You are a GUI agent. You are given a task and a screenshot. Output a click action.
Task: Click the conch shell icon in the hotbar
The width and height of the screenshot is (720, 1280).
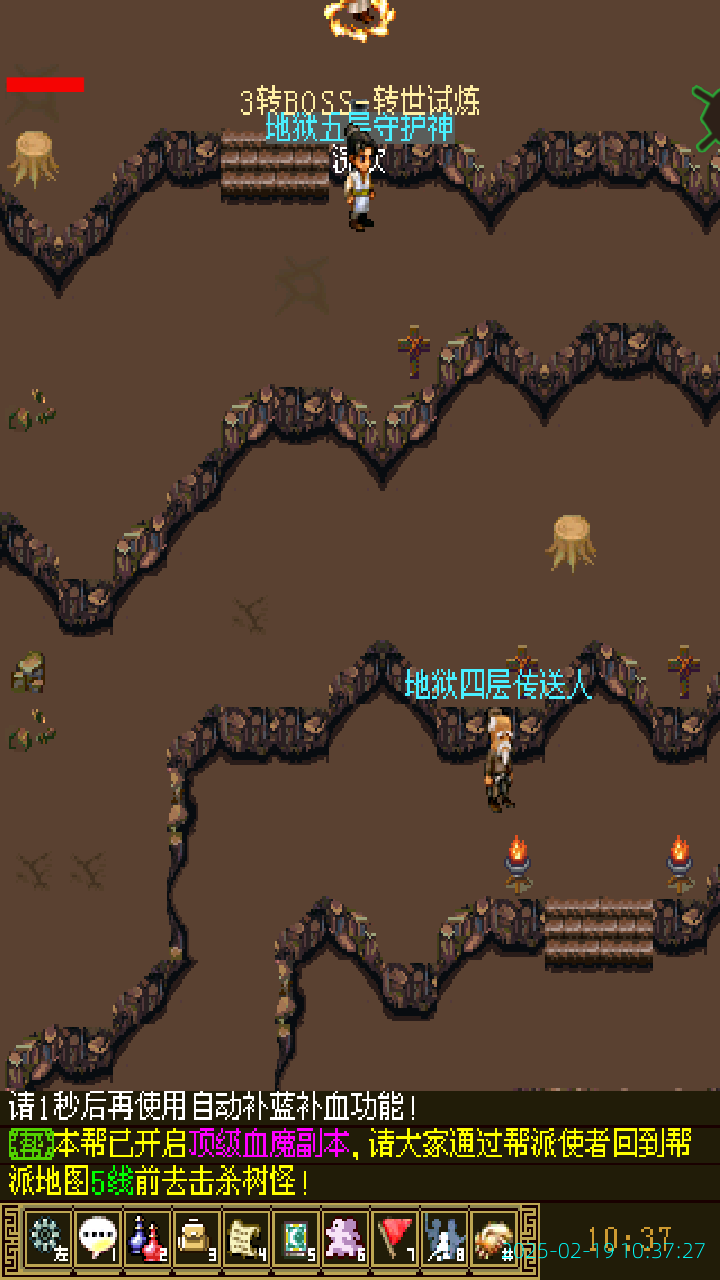[x=493, y=1238]
